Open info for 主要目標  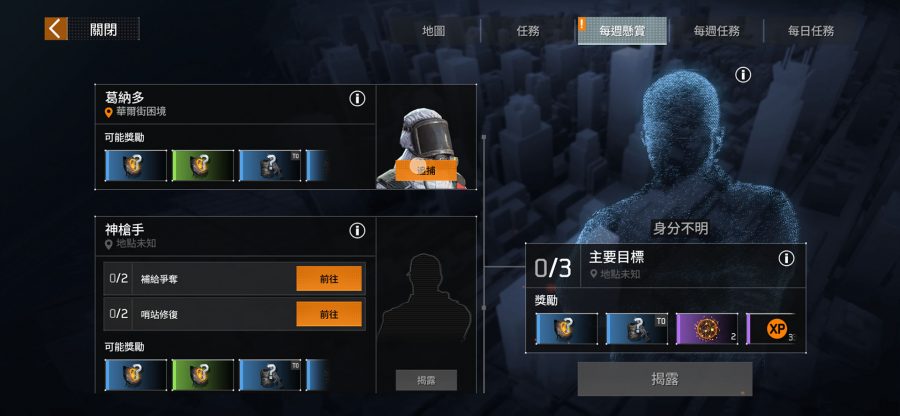[786, 258]
